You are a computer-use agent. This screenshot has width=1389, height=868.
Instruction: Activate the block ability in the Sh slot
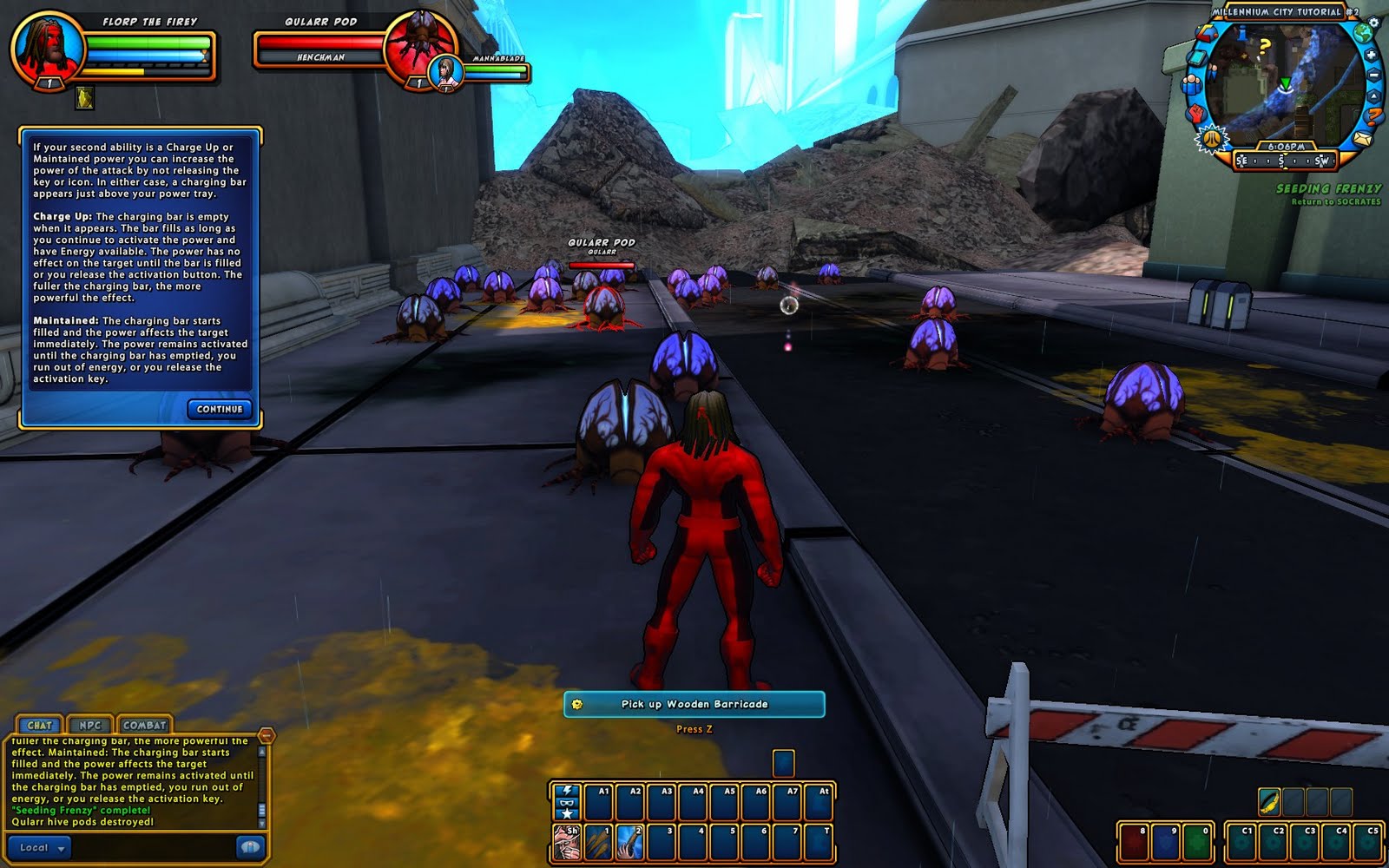point(567,843)
